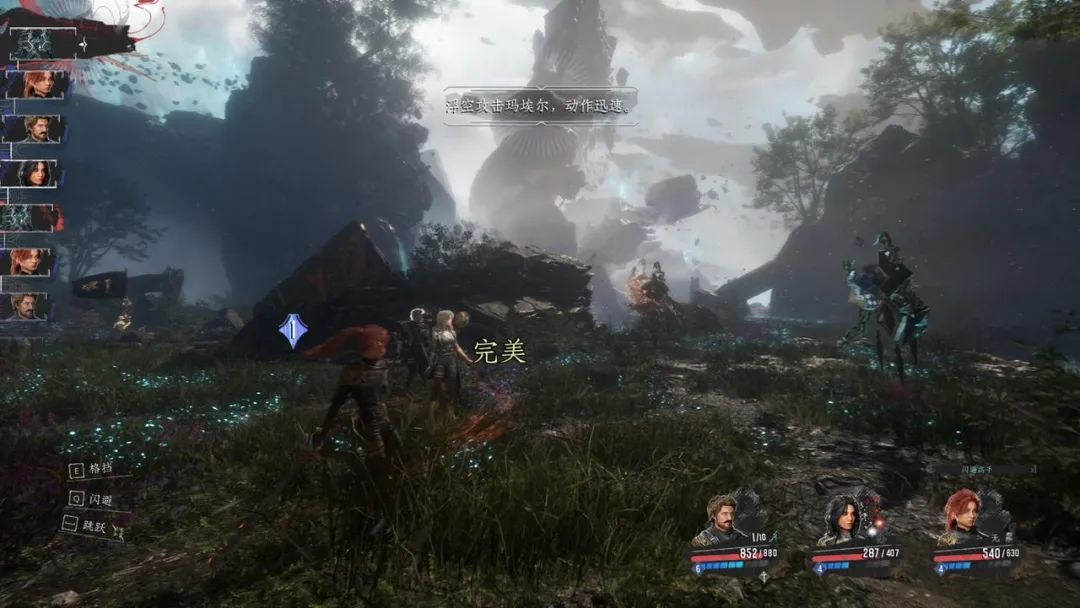Select the red-haired woman's party portrait with 540 HP

962,516
